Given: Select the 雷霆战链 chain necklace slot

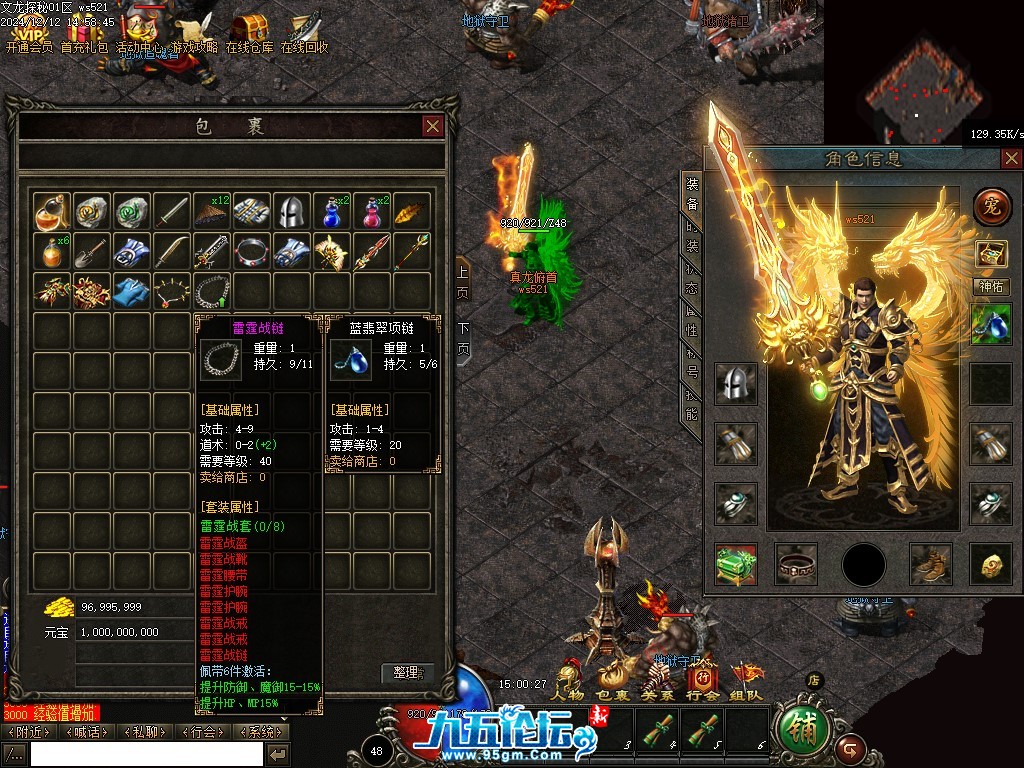Looking at the screenshot, I should (212, 291).
